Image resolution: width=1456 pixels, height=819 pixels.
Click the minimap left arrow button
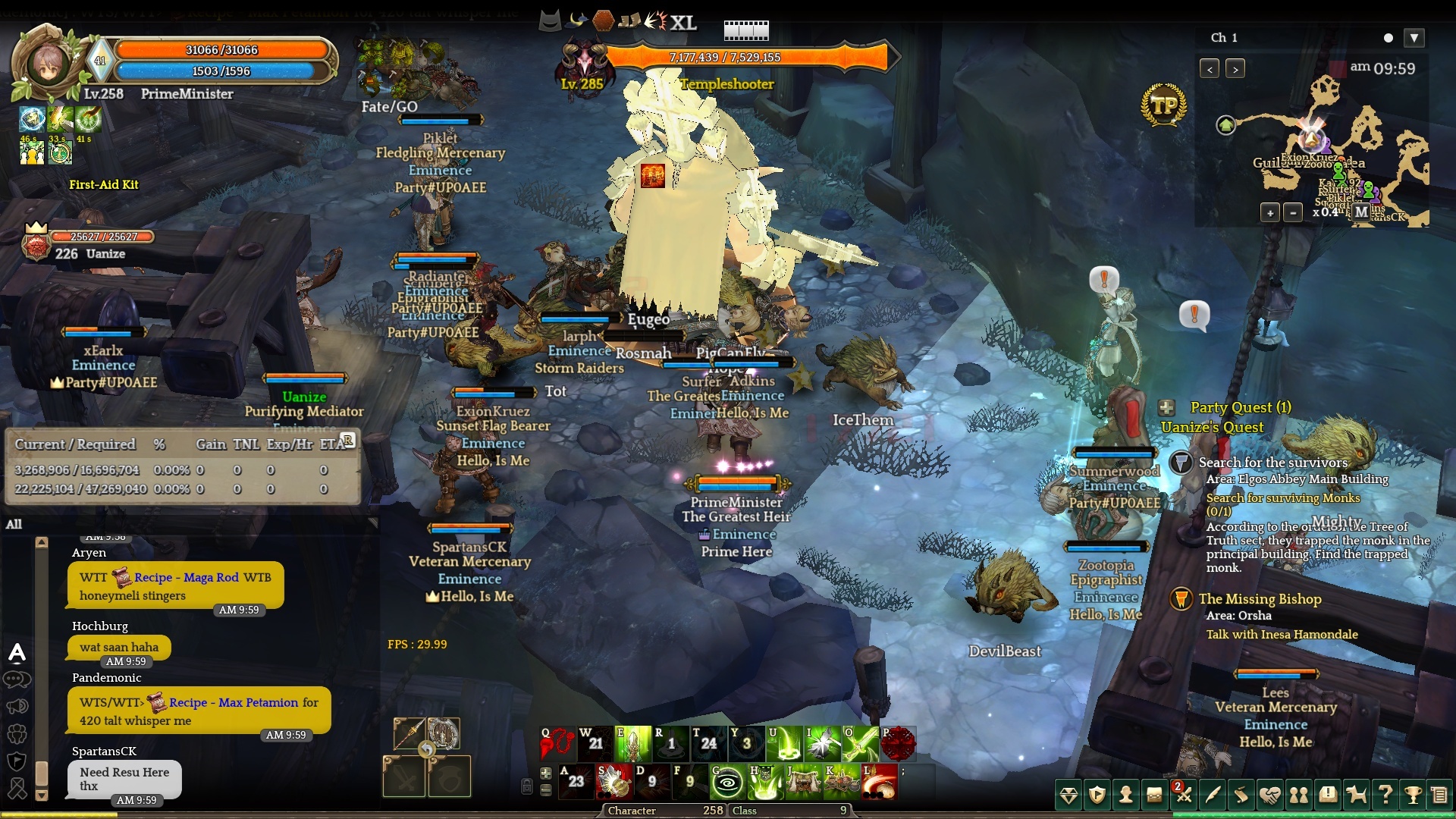1210,69
